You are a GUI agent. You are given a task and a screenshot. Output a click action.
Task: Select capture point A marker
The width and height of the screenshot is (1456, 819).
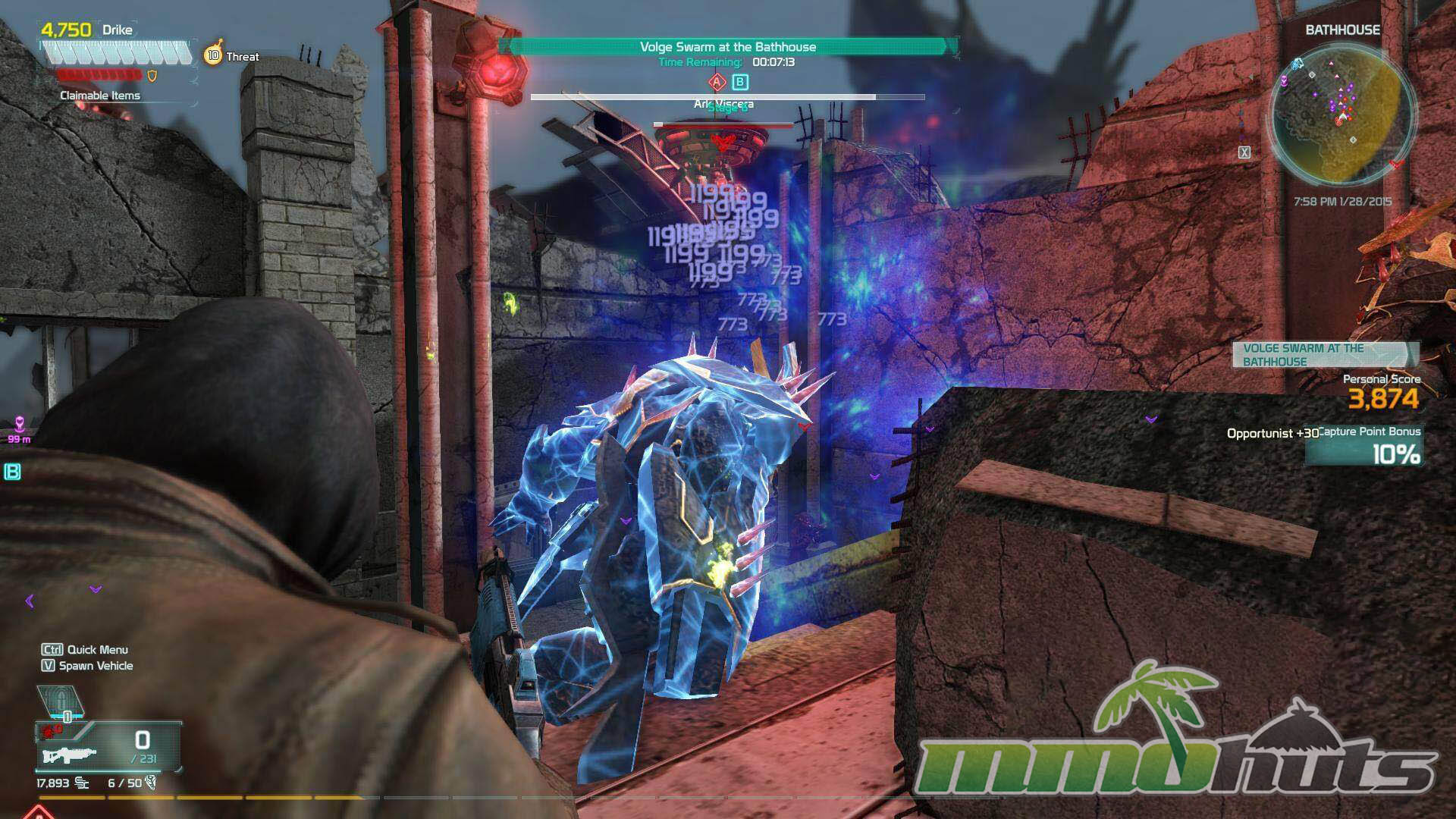pos(717,82)
